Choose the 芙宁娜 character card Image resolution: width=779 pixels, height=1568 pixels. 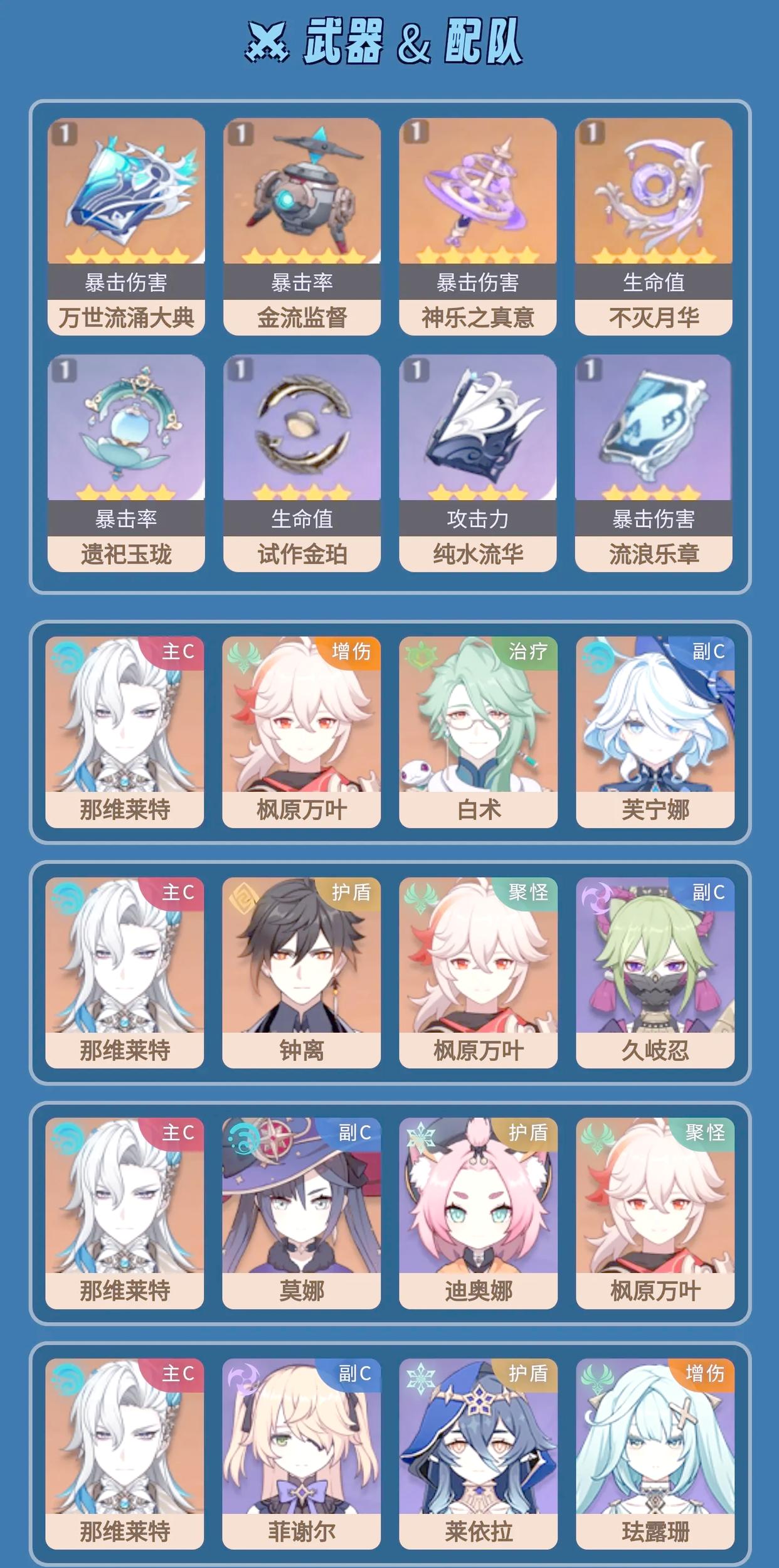(x=655, y=732)
